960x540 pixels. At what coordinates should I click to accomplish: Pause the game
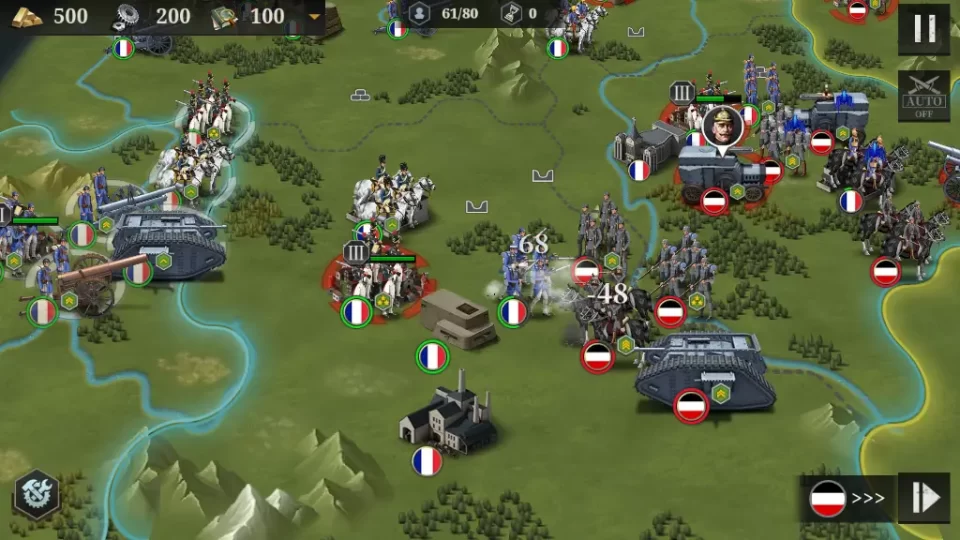click(923, 29)
